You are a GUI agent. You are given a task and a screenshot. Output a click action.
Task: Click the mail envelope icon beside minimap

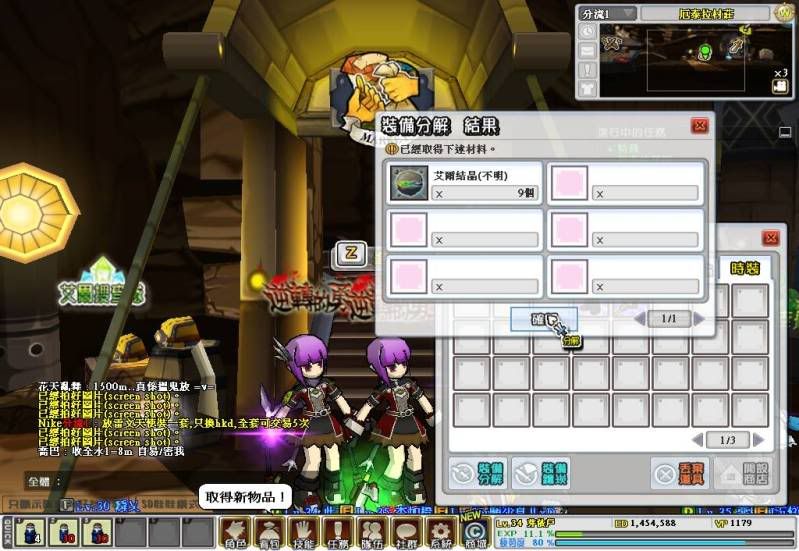pos(587,50)
